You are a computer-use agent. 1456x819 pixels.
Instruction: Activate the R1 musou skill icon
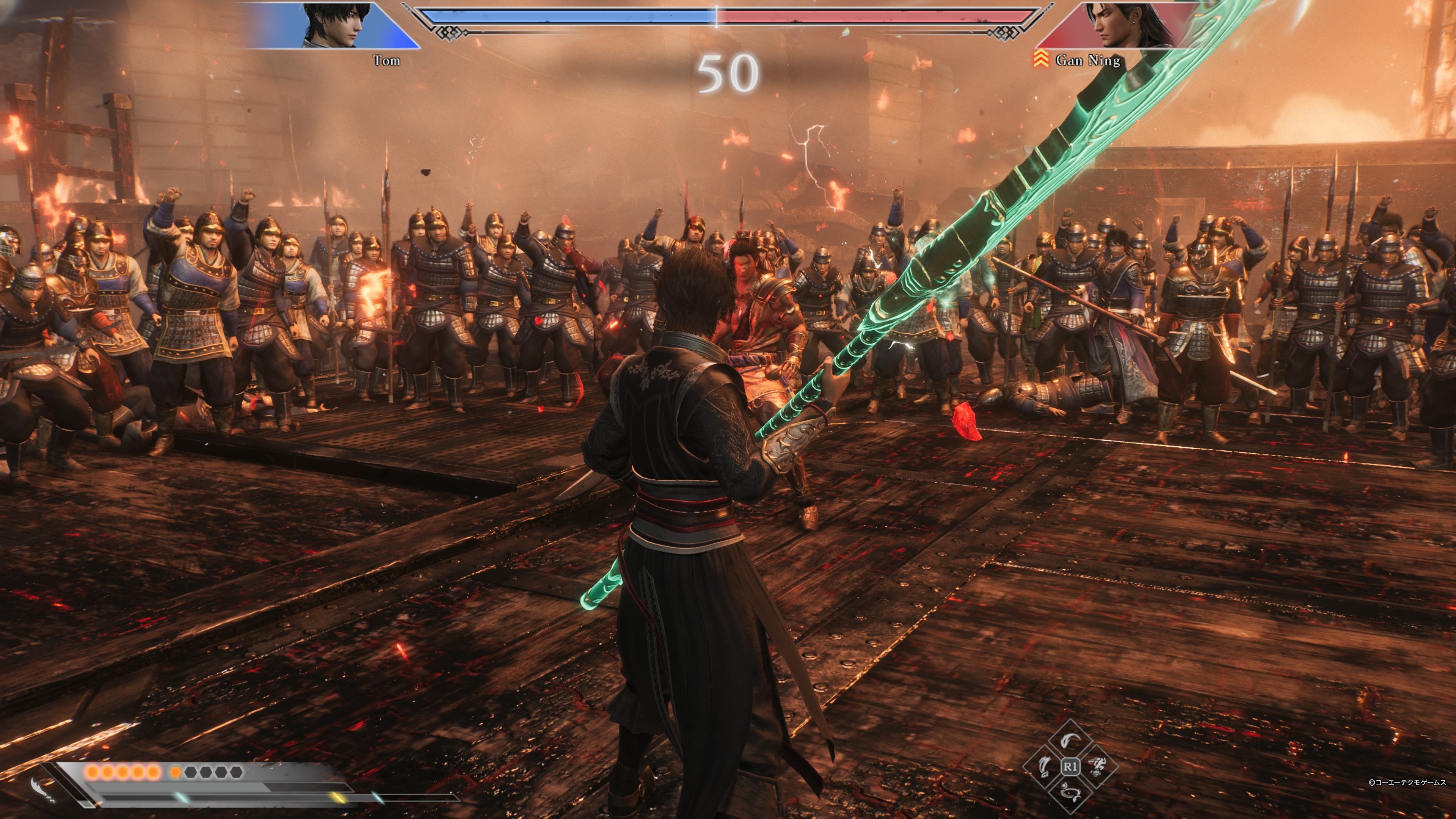click(x=1070, y=767)
